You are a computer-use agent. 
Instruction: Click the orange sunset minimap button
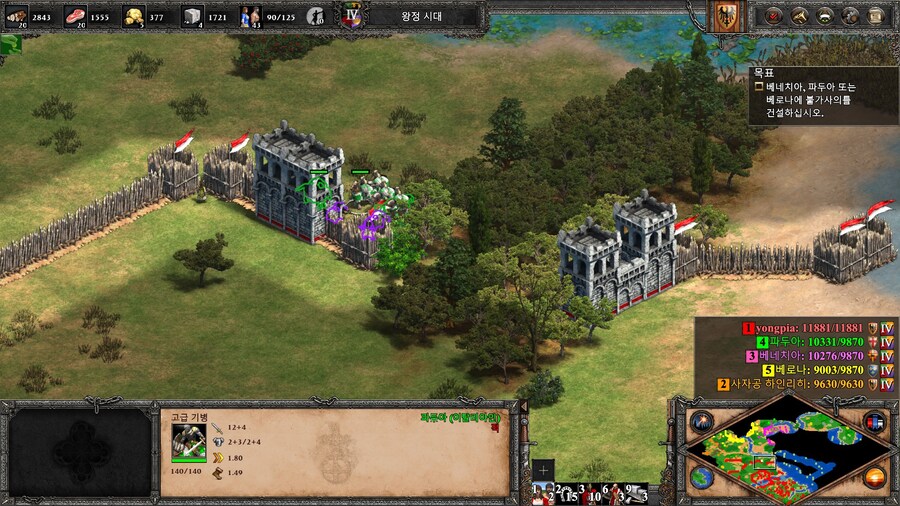[874, 478]
